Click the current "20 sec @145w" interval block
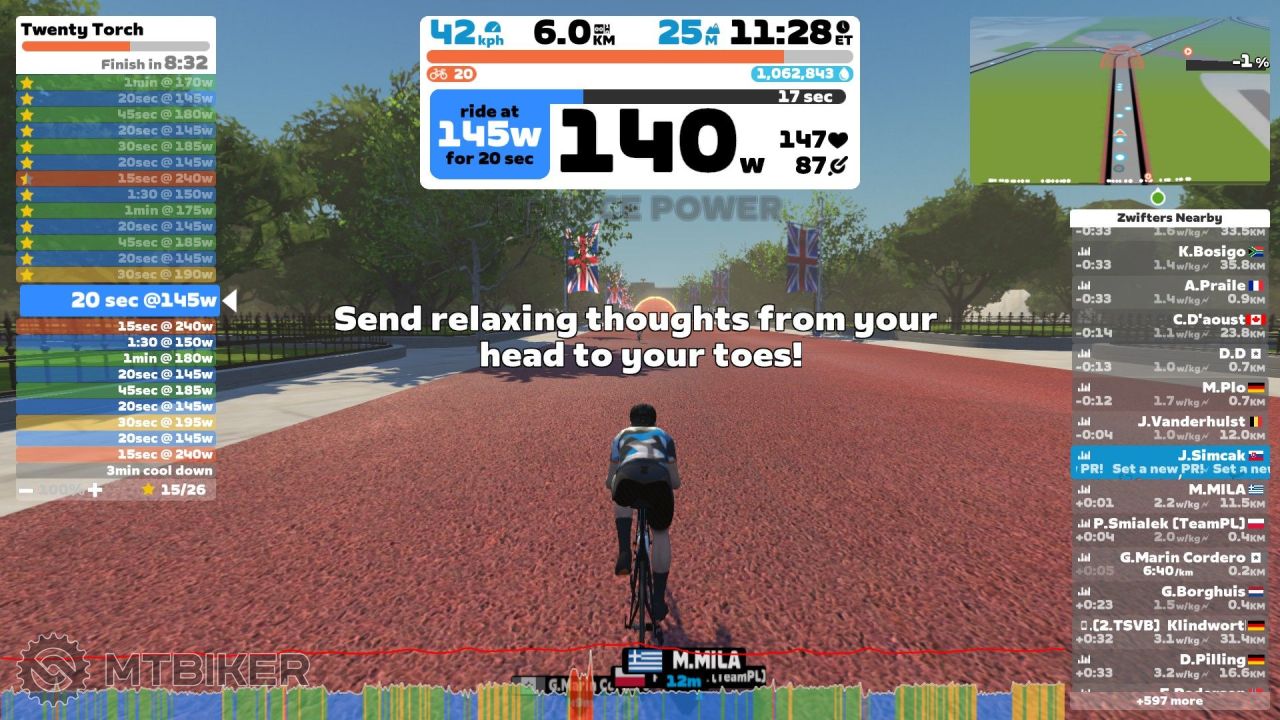1280x720 pixels. tap(120, 300)
